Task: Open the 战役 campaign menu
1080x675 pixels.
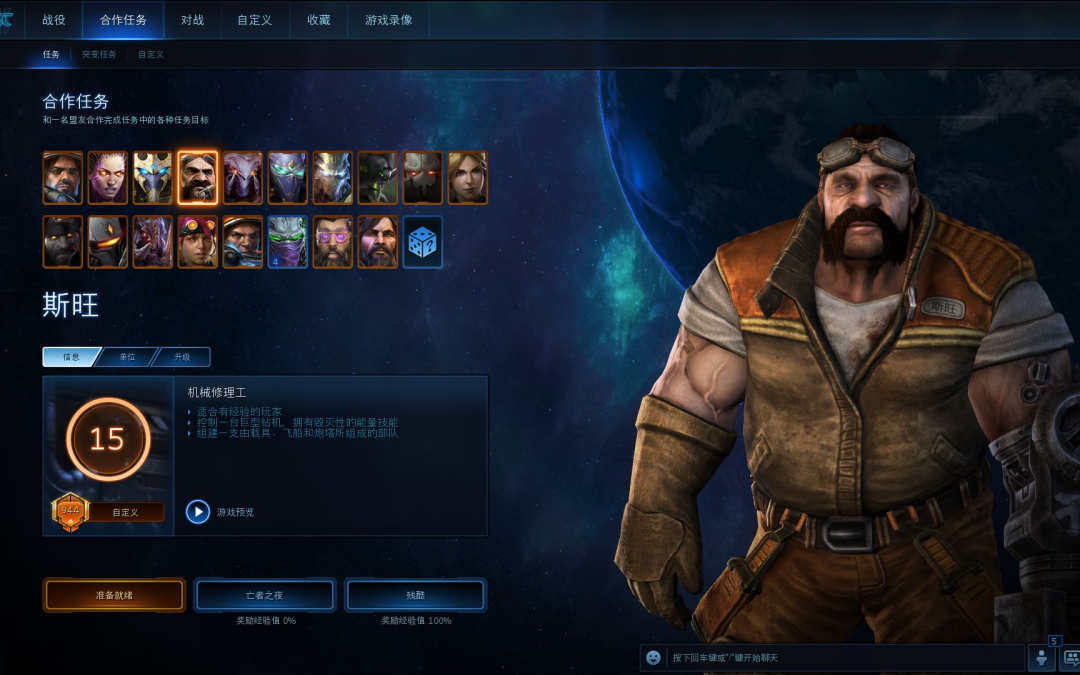Action: pyautogui.click(x=54, y=20)
